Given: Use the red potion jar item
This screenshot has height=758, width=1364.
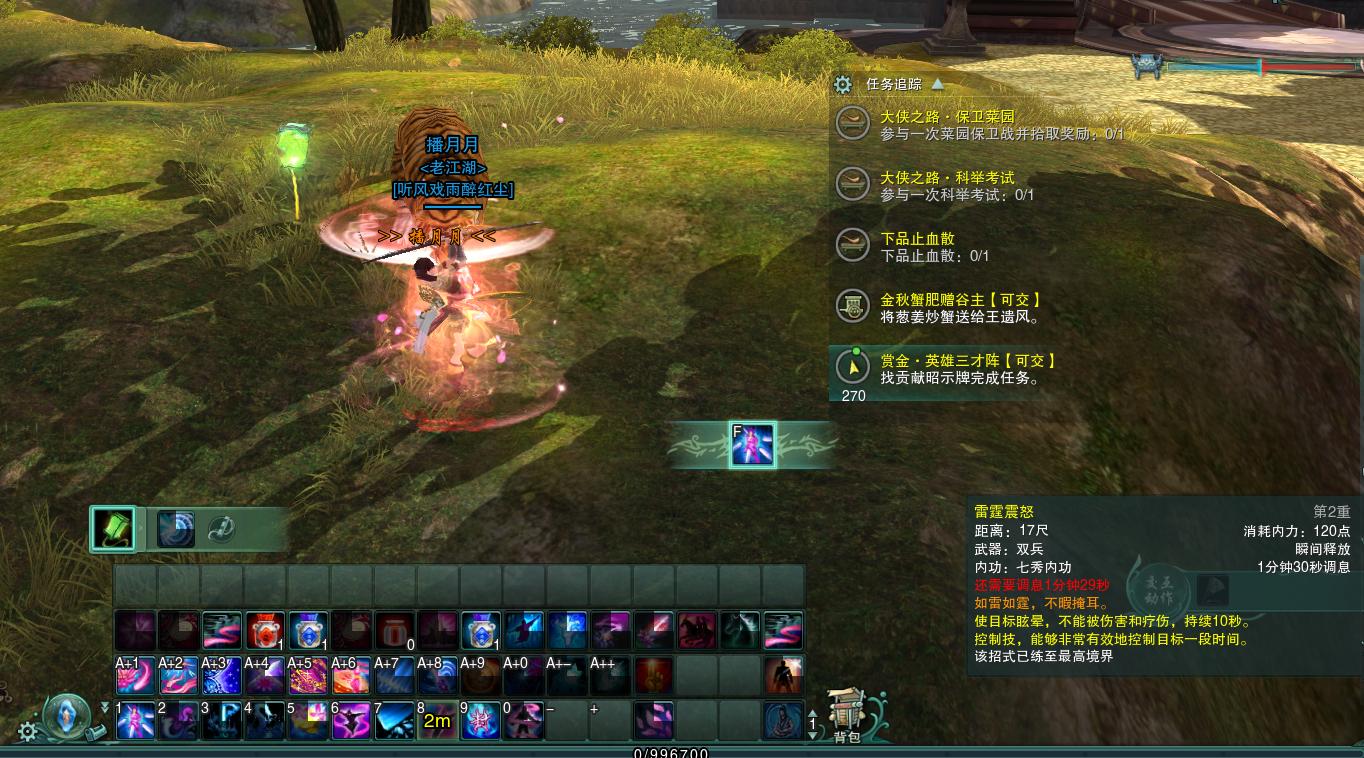Looking at the screenshot, I should [265, 631].
